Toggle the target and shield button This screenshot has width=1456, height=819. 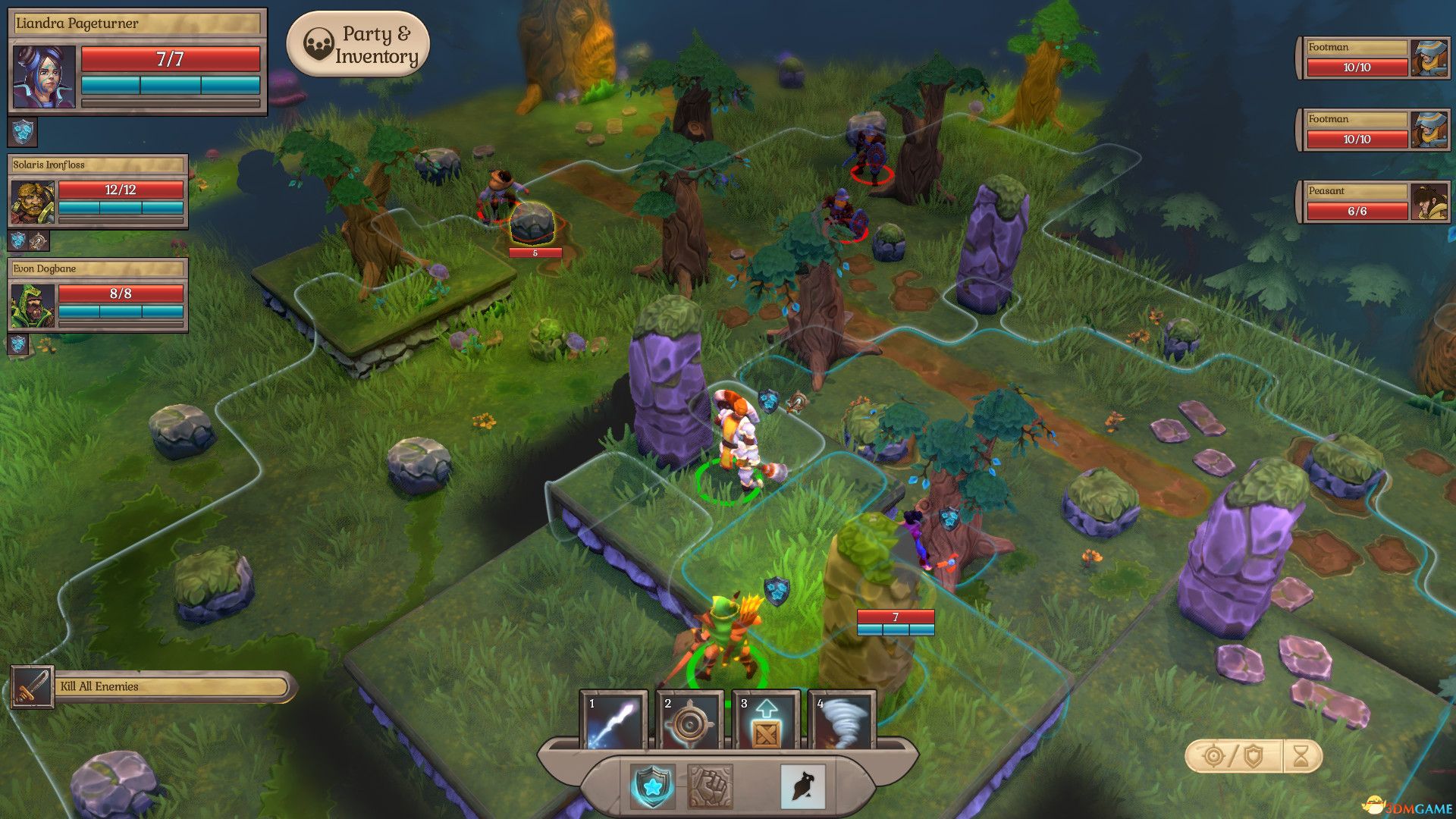coord(1233,756)
